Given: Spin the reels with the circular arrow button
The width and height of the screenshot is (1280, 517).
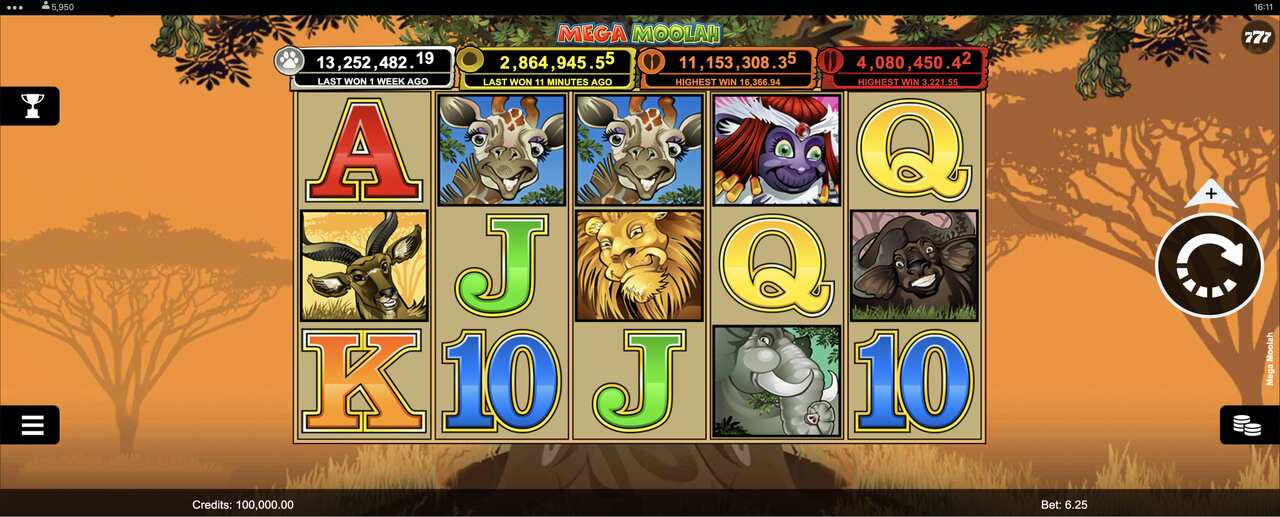Looking at the screenshot, I should (x=1209, y=265).
